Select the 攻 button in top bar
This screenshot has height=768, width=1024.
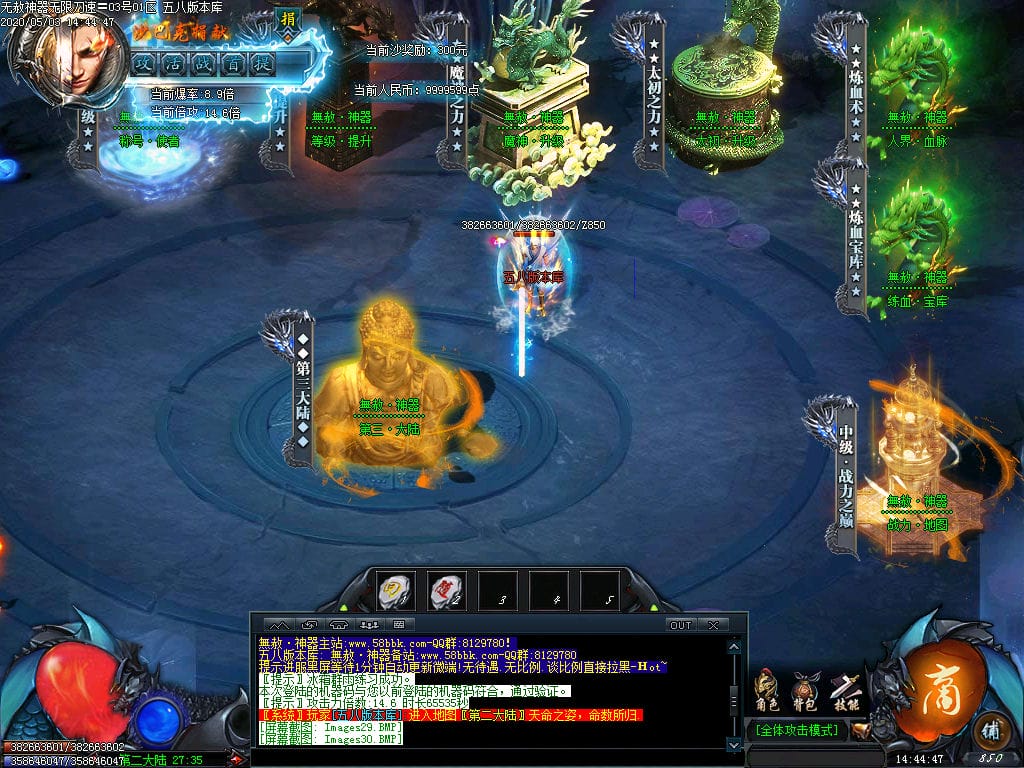pos(144,63)
